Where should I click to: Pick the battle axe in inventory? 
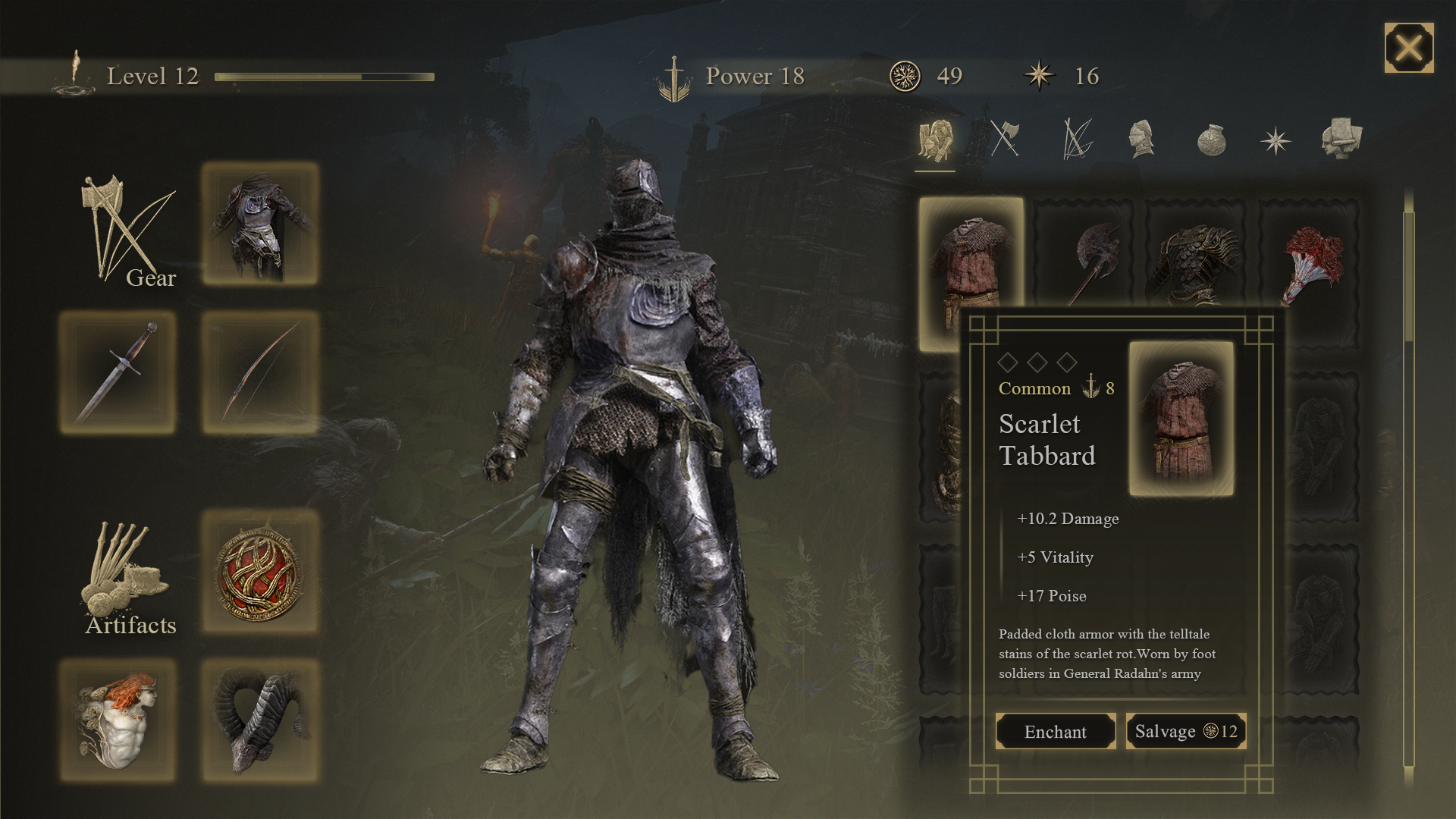(1084, 254)
